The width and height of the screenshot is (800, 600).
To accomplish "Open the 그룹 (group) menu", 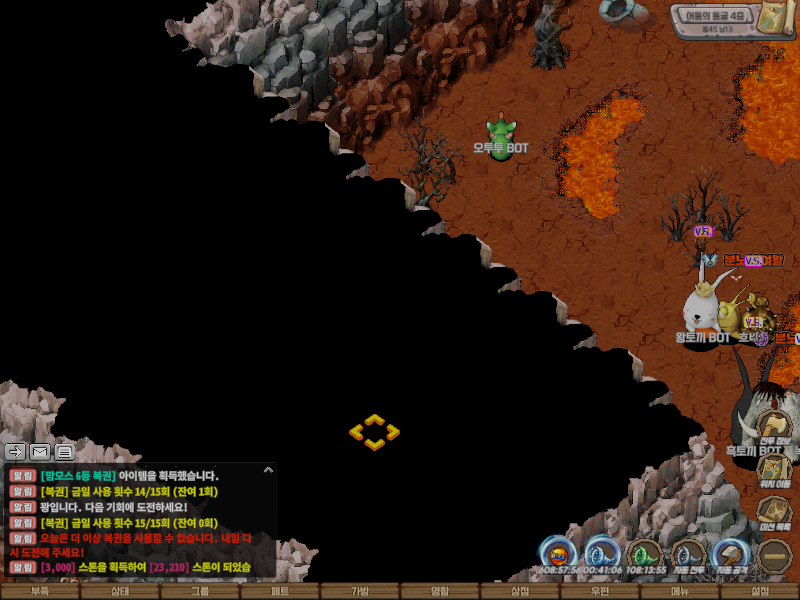I will click(200, 591).
